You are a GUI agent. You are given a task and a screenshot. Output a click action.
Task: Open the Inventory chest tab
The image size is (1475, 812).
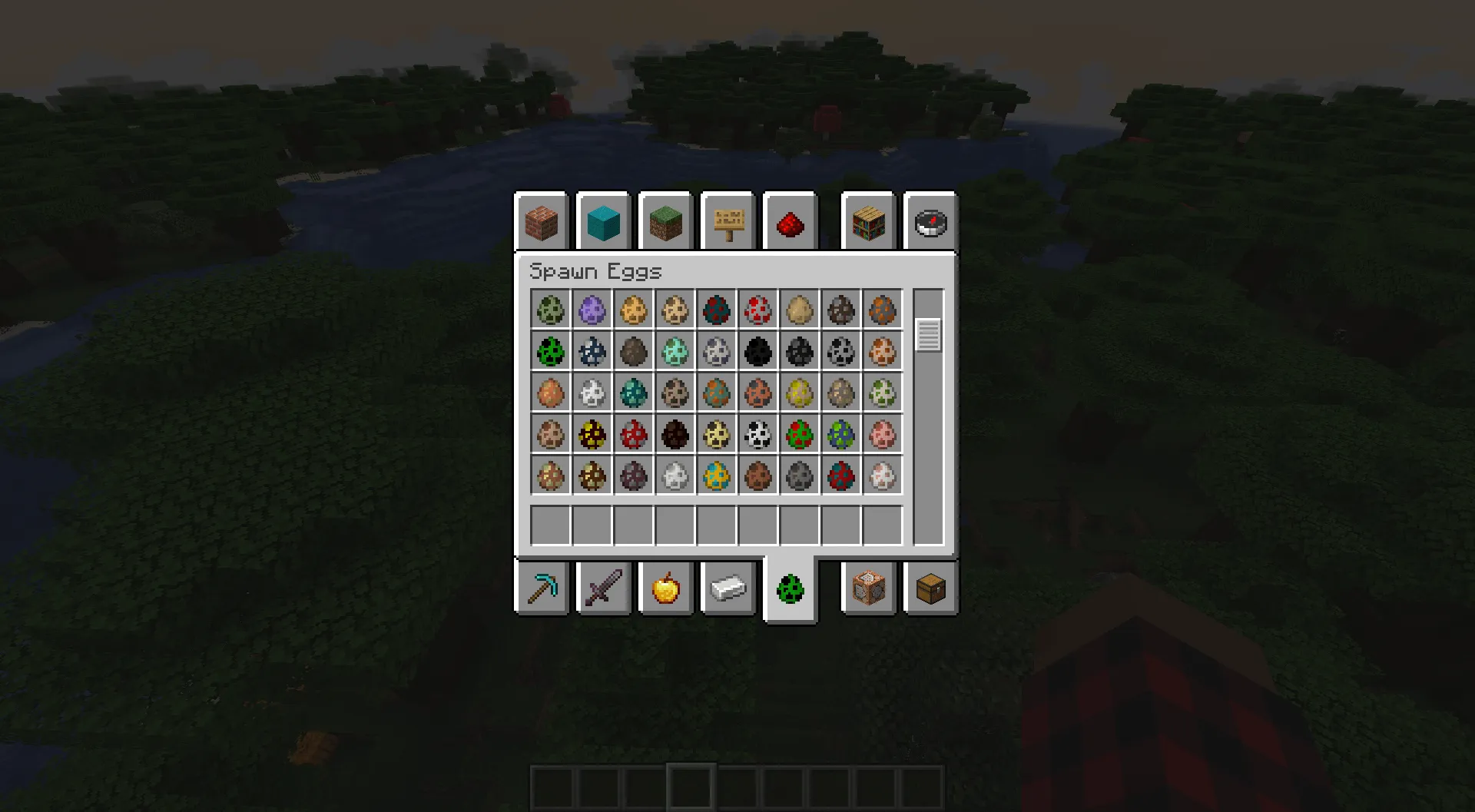coord(930,588)
